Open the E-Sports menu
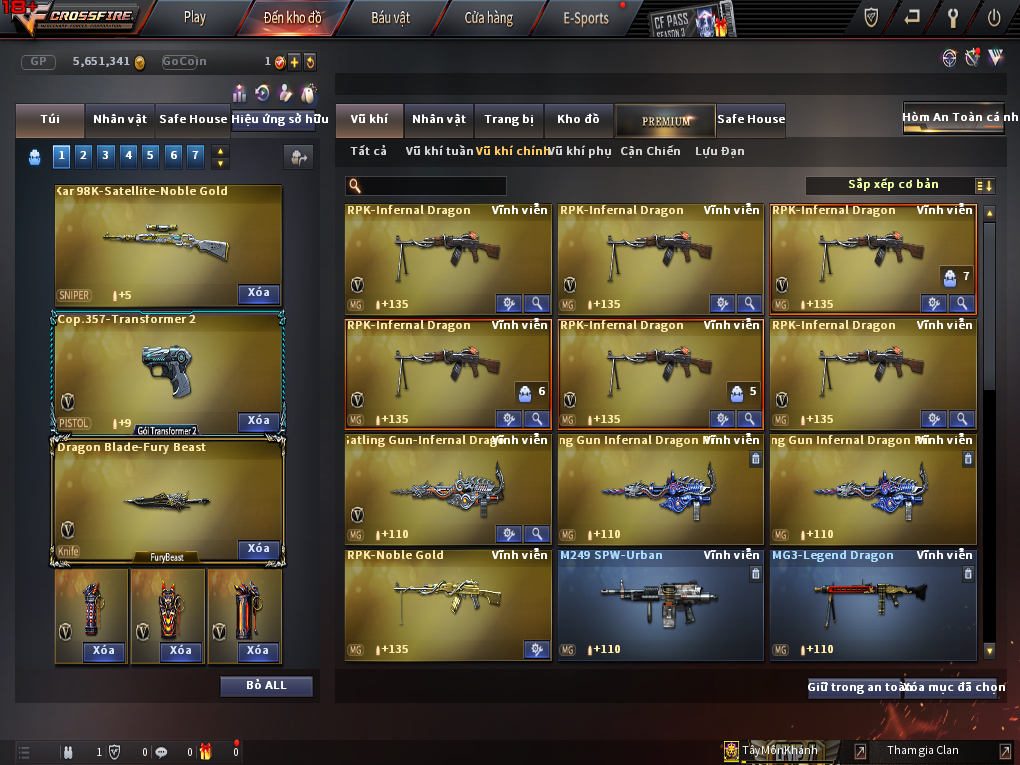The image size is (1020, 765). [x=586, y=18]
